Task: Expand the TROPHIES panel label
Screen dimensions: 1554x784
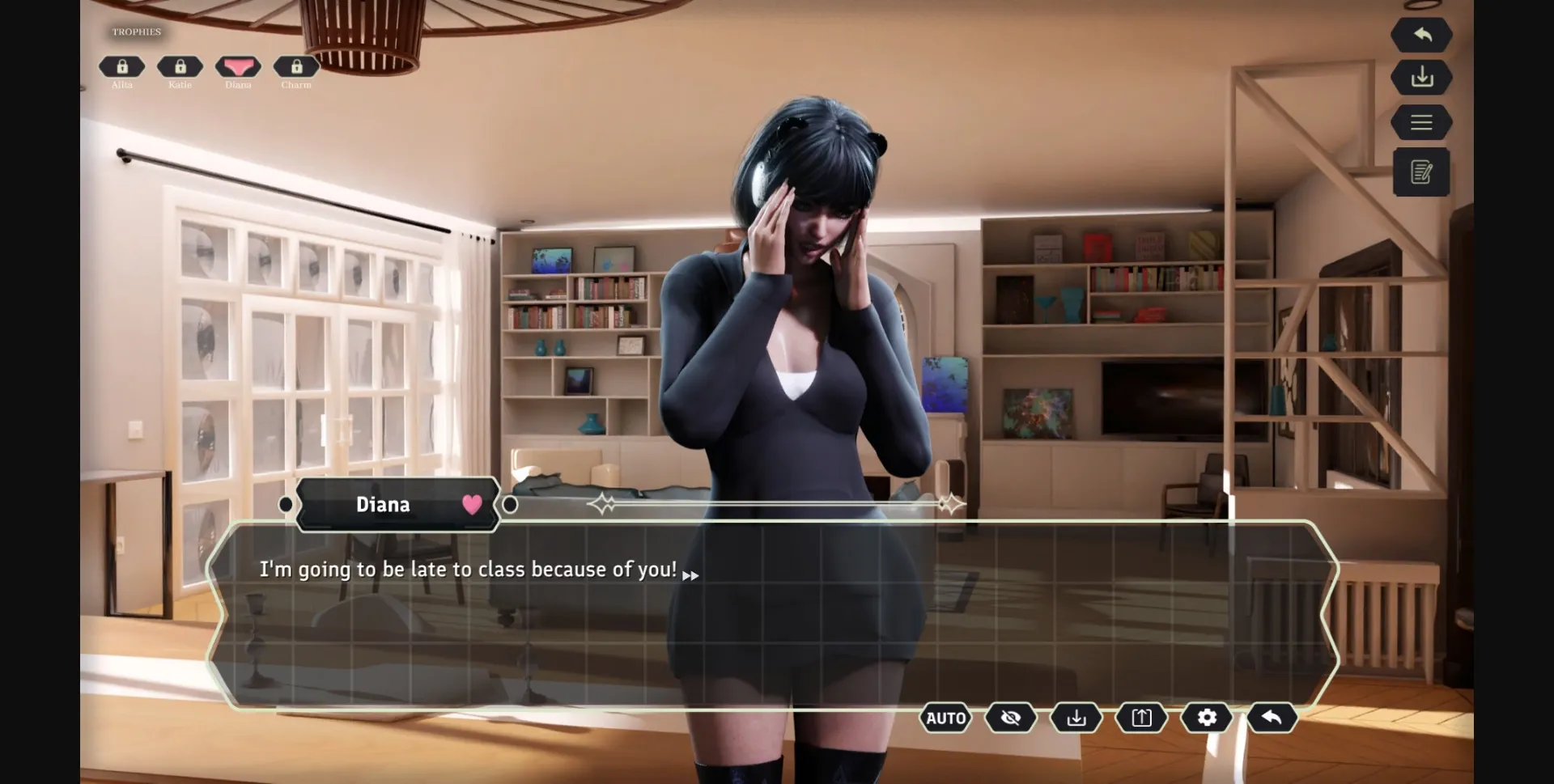Action: [x=135, y=32]
